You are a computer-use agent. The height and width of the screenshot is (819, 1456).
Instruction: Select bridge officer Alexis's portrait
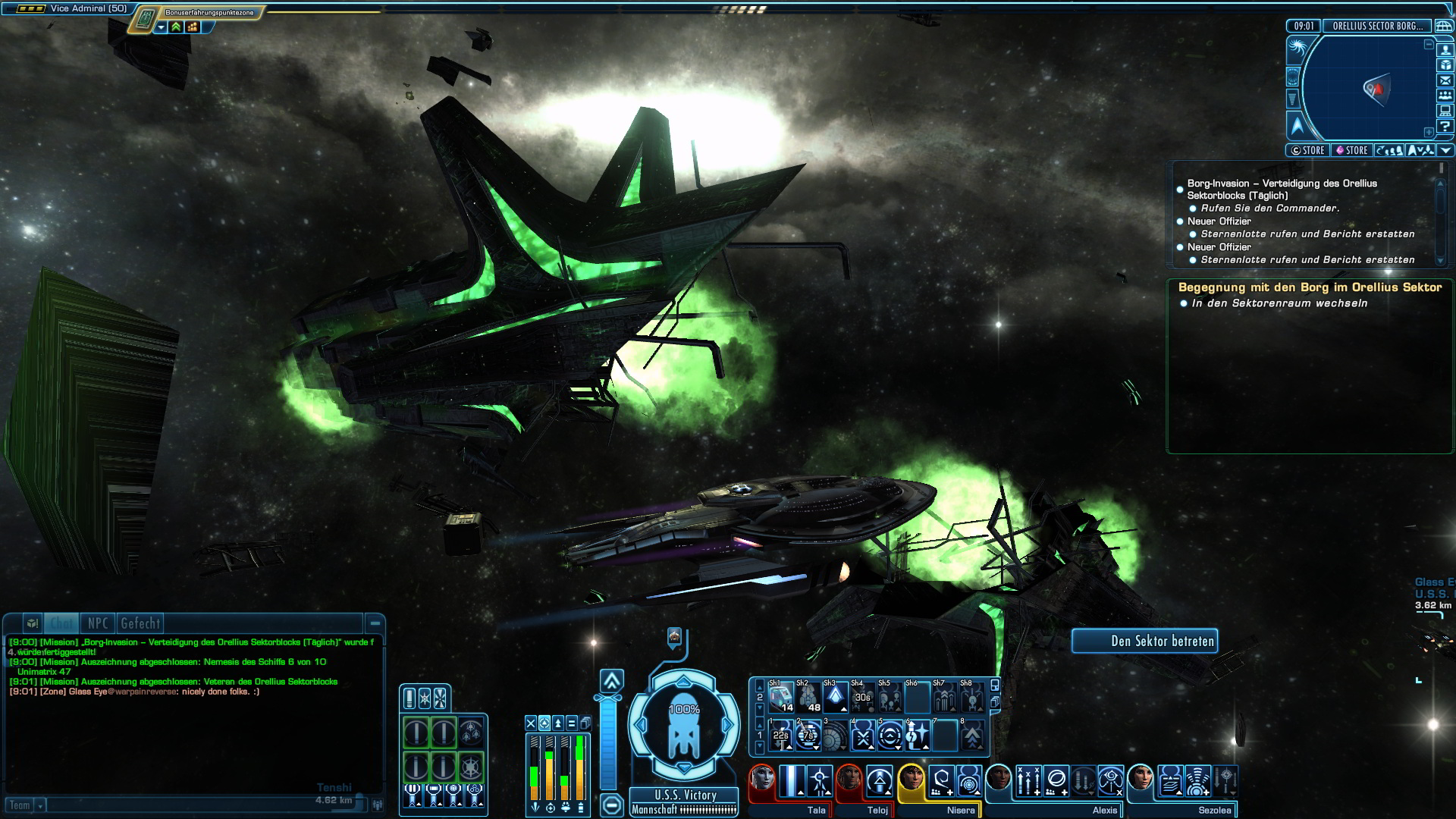(999, 779)
